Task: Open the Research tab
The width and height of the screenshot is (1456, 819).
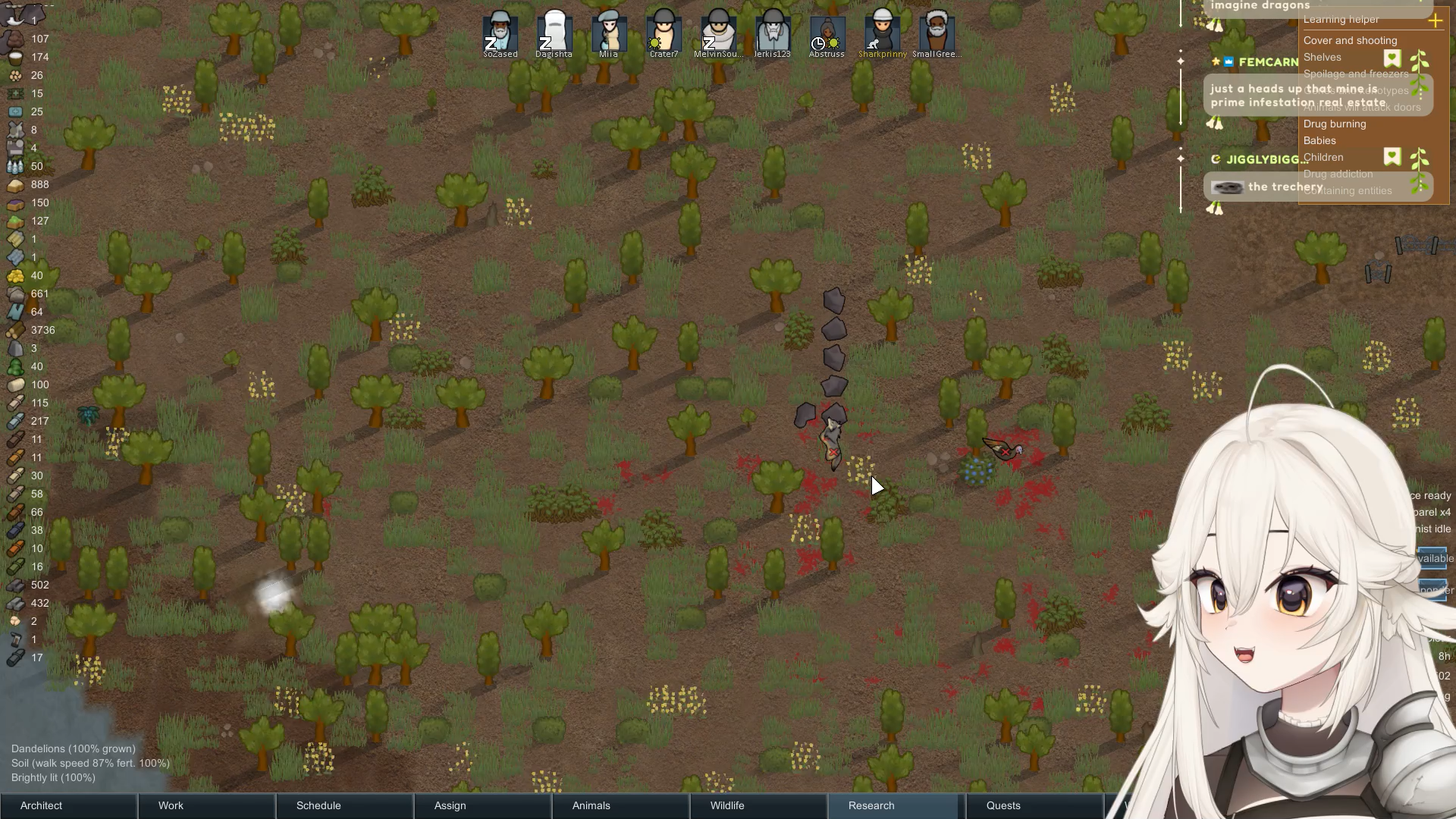Action: [896, 805]
